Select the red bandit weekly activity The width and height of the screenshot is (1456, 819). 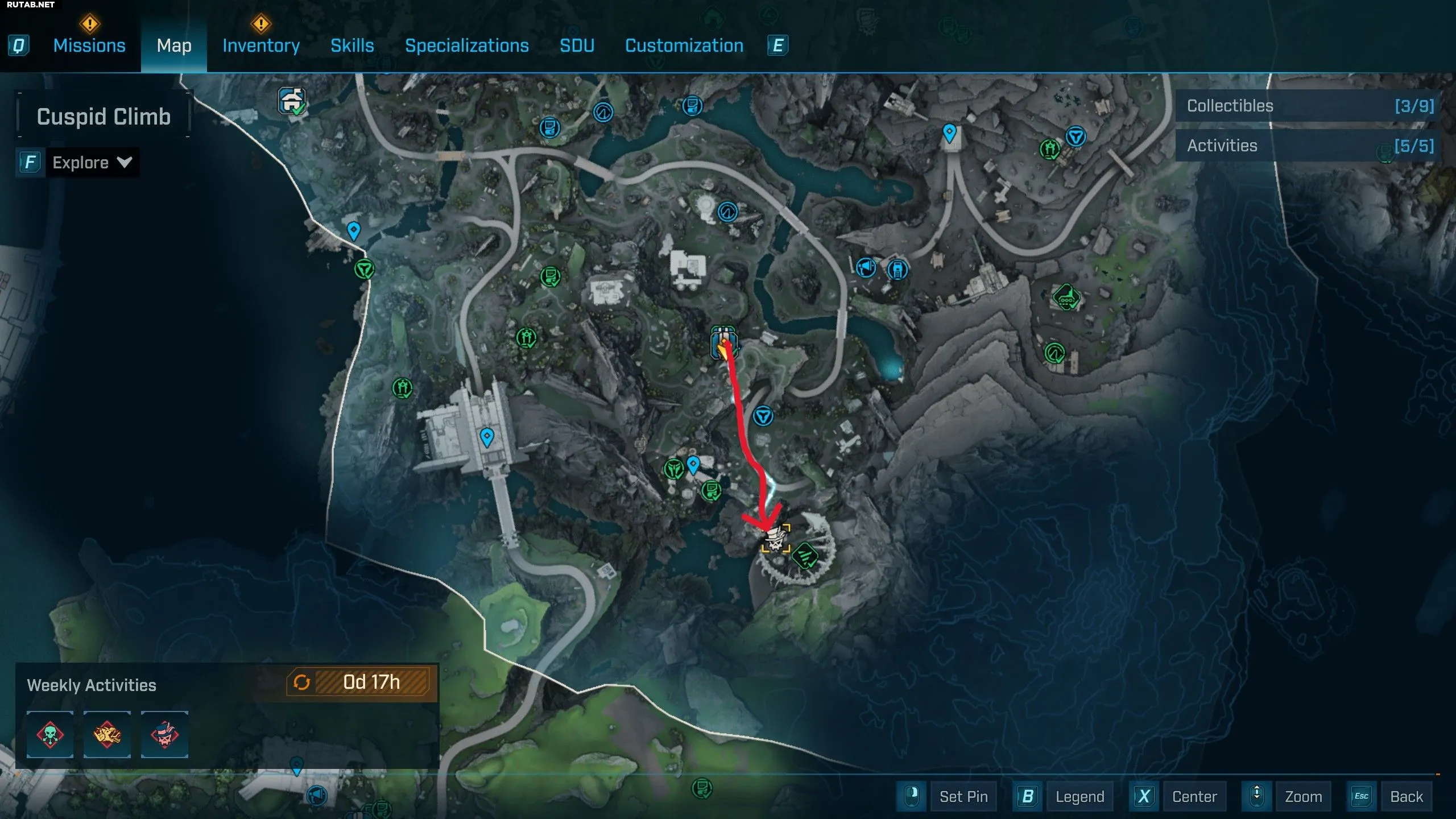(x=164, y=734)
